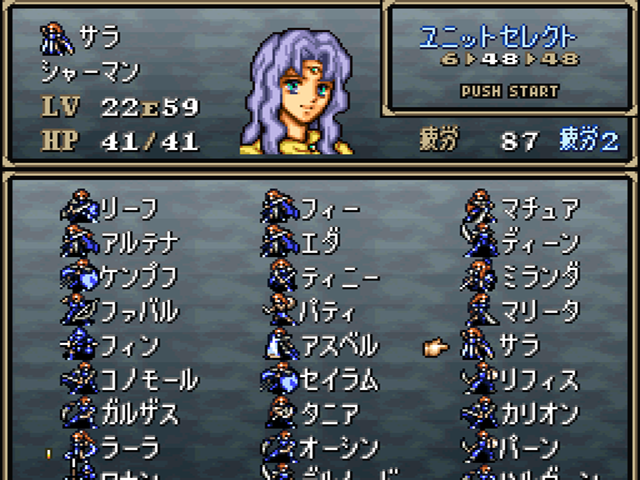Select the highlighted unit サラ
Viewport: 640px width, 480px height.
(x=520, y=346)
